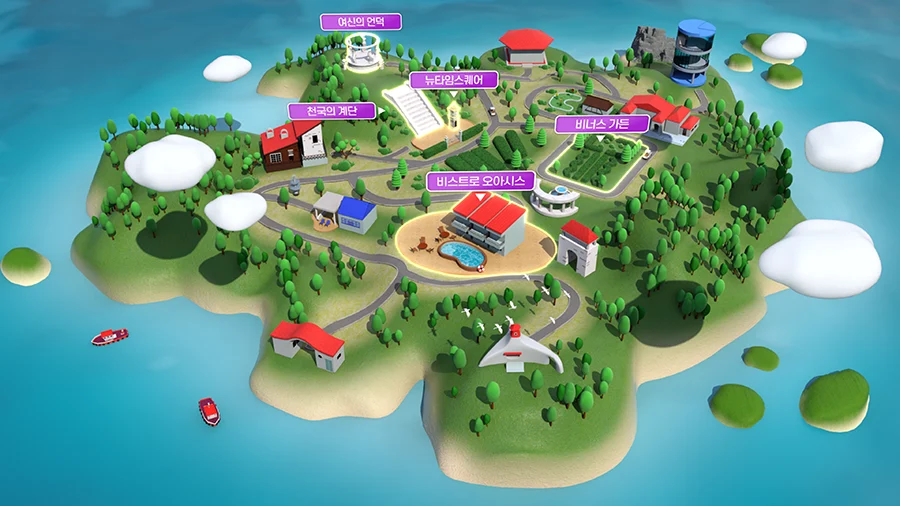This screenshot has height=506, width=900.
Task: Open the 뉴타임스퀘어 map marker
Action: point(454,79)
